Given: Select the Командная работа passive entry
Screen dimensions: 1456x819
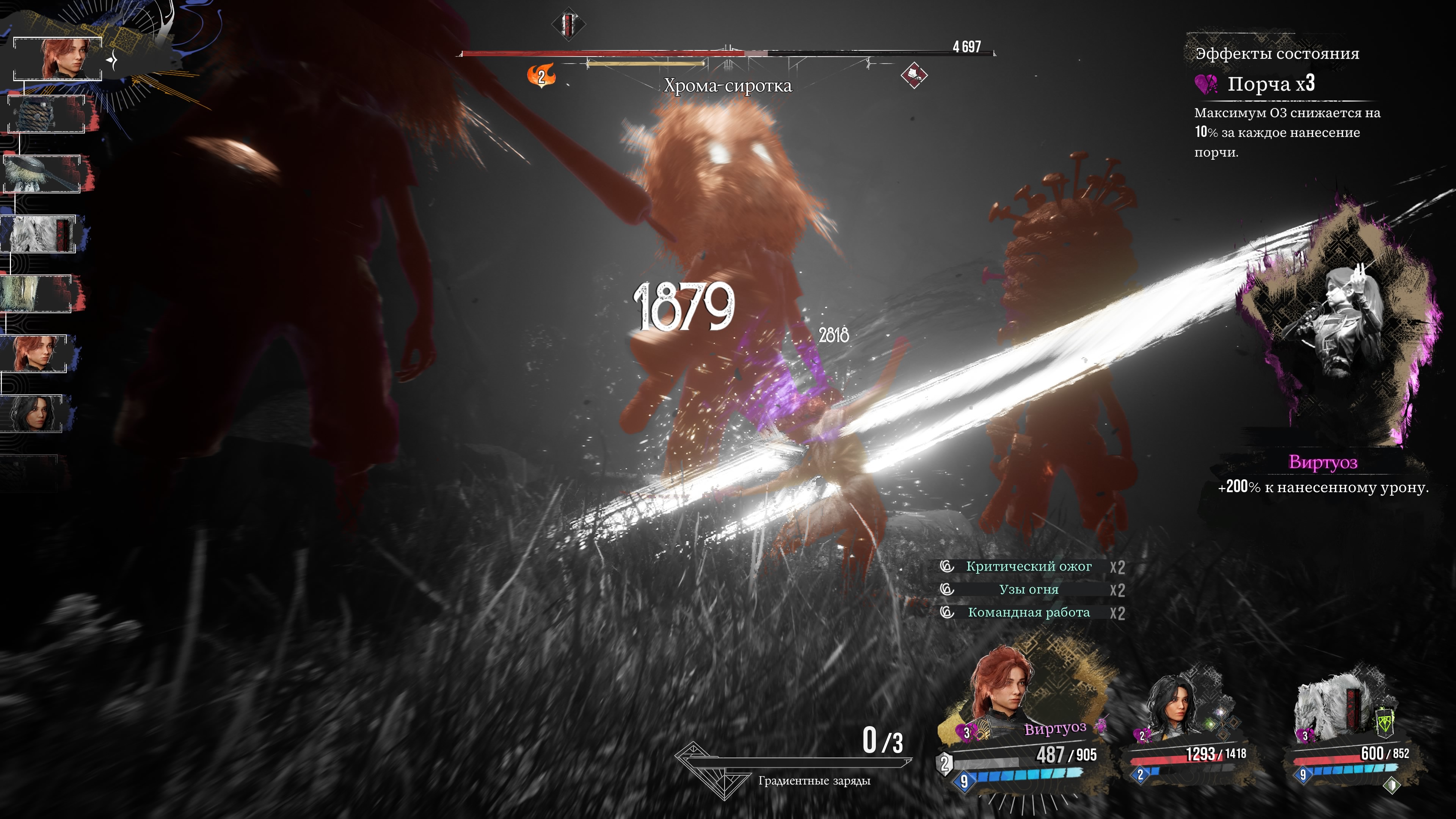Looking at the screenshot, I should [1028, 613].
